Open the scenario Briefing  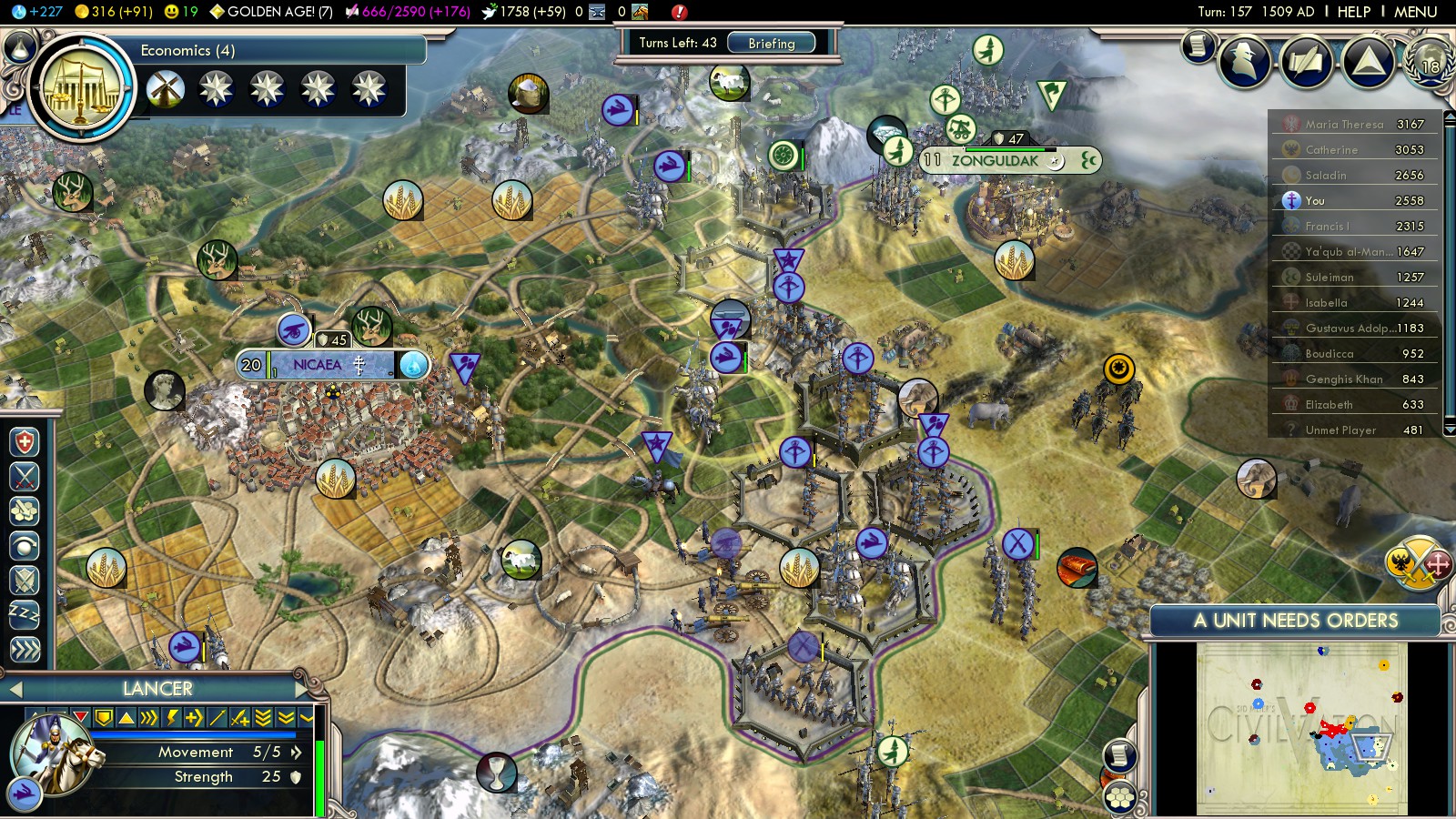coord(771,43)
